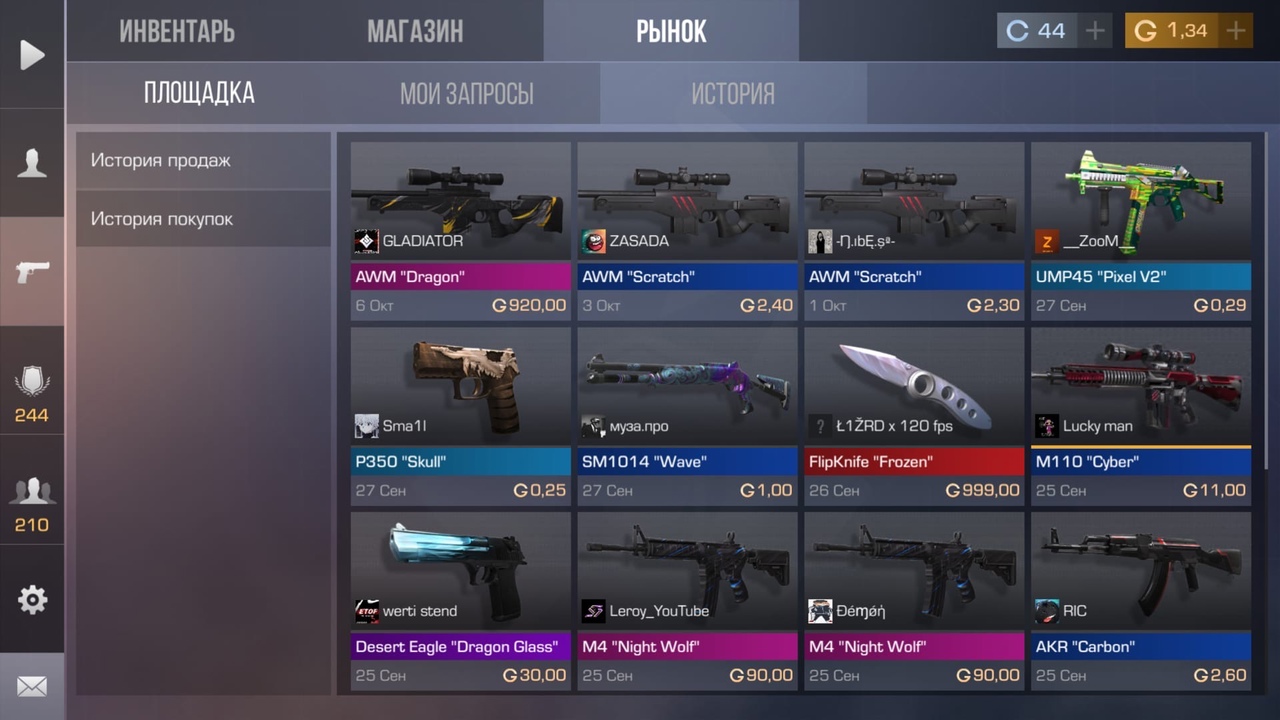Select the AWM "Dragon" listing
Viewport: 1280px width, 720px height.
[x=460, y=230]
